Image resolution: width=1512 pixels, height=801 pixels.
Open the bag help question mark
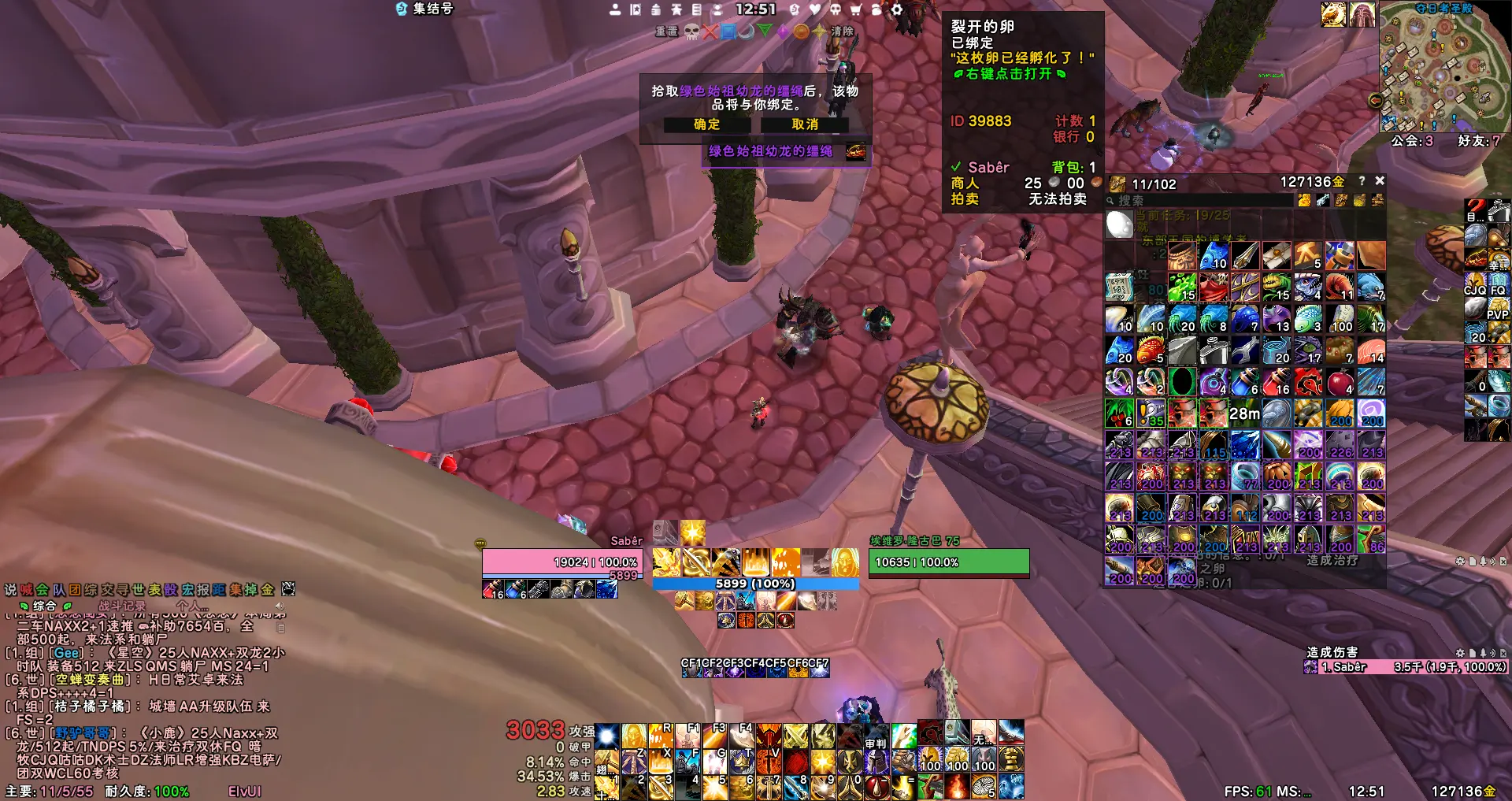(1362, 181)
